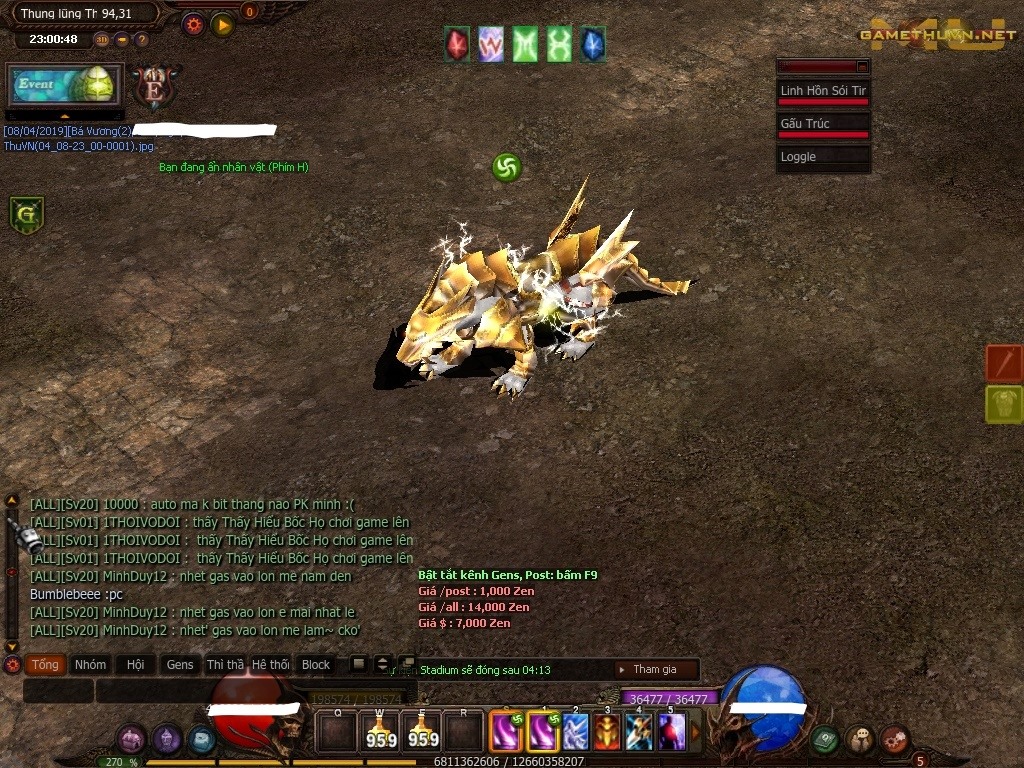Use the potion in the W slot
This screenshot has height=768, width=1024.
click(380, 731)
